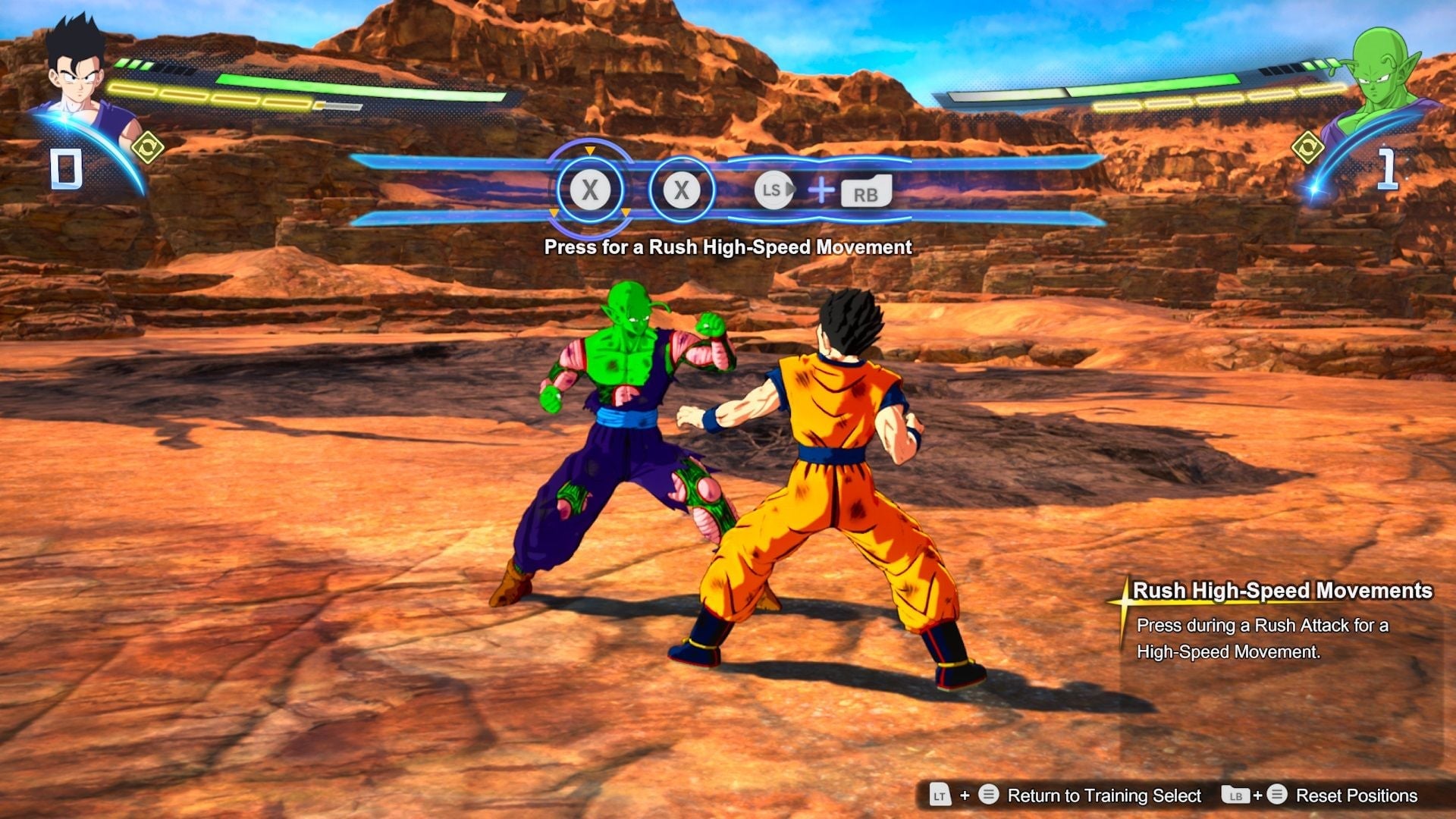Click the LS stick input icon
Viewport: 1456px width, 819px height.
[773, 192]
